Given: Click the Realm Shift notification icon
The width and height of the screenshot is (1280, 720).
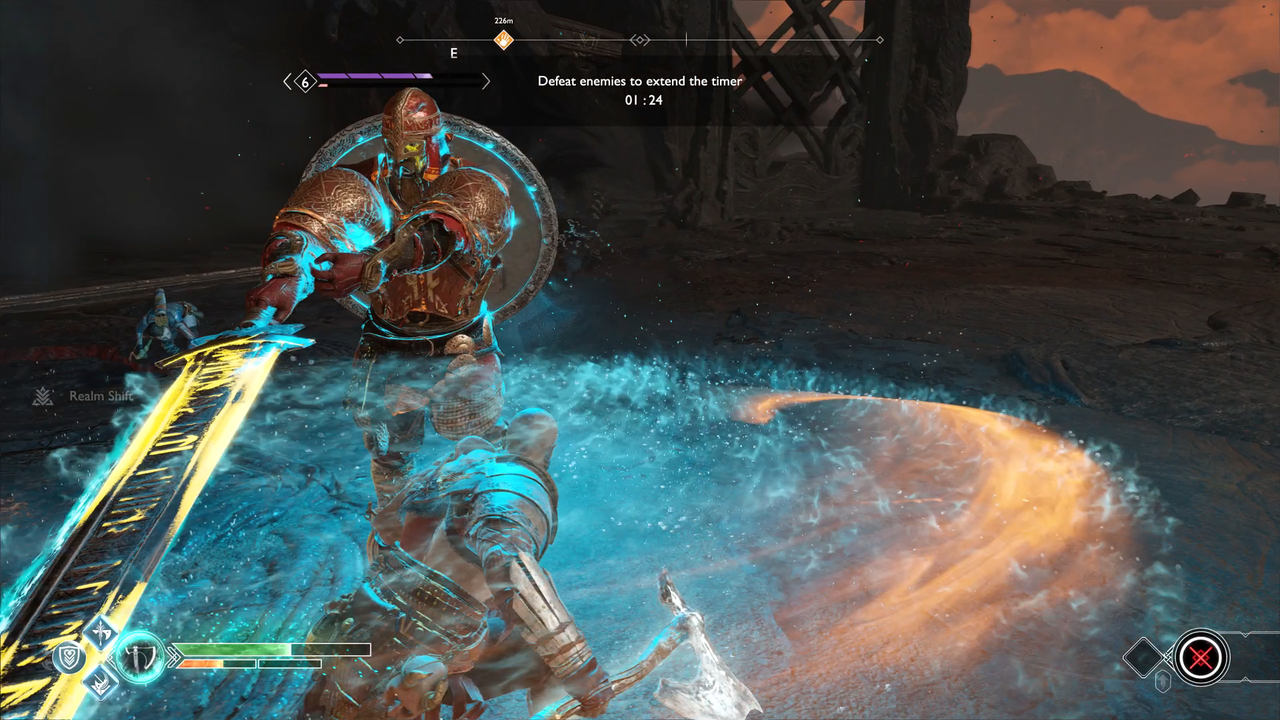Looking at the screenshot, I should 42,395.
